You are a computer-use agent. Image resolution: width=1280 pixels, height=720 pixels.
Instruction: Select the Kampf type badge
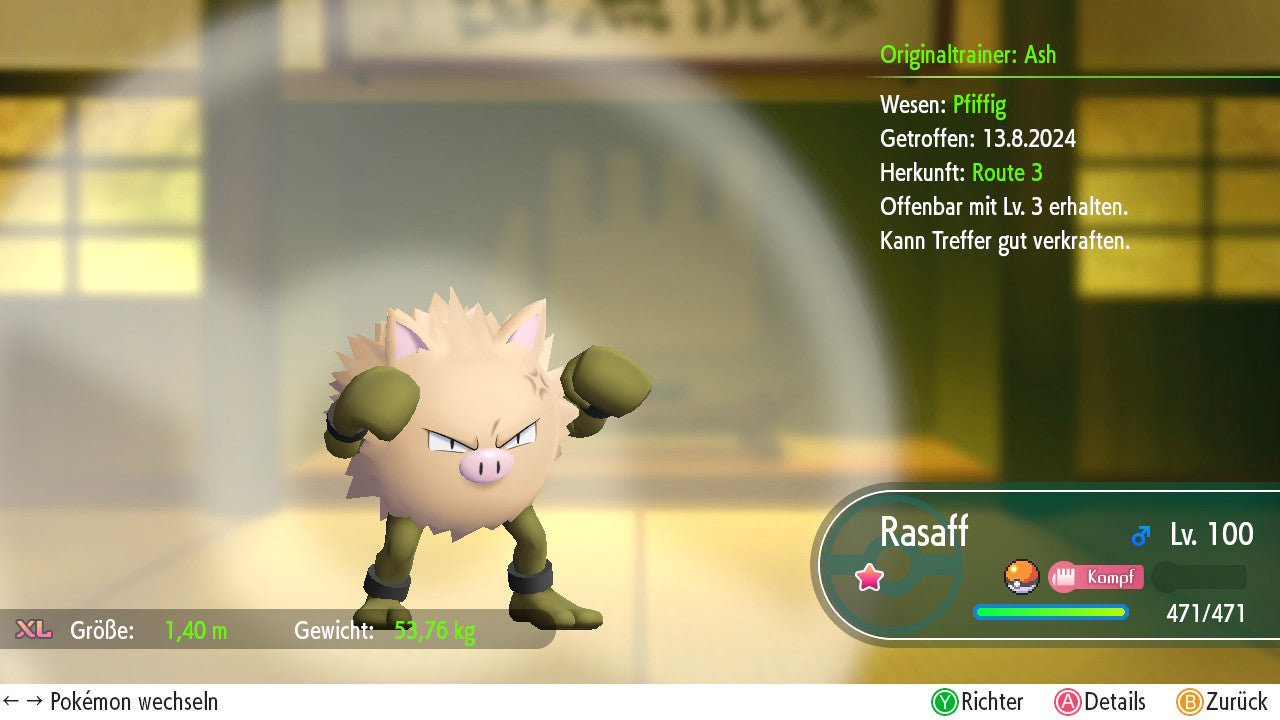click(1096, 577)
